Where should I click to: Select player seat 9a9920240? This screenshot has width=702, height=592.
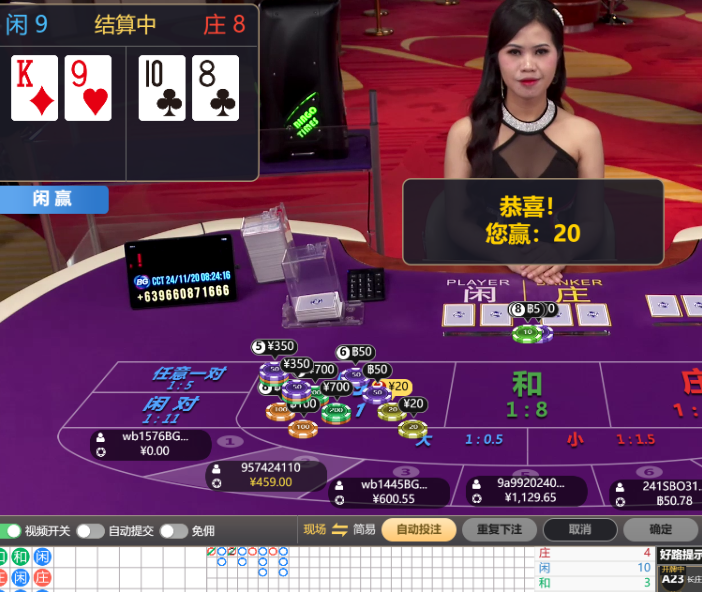tap(529, 489)
